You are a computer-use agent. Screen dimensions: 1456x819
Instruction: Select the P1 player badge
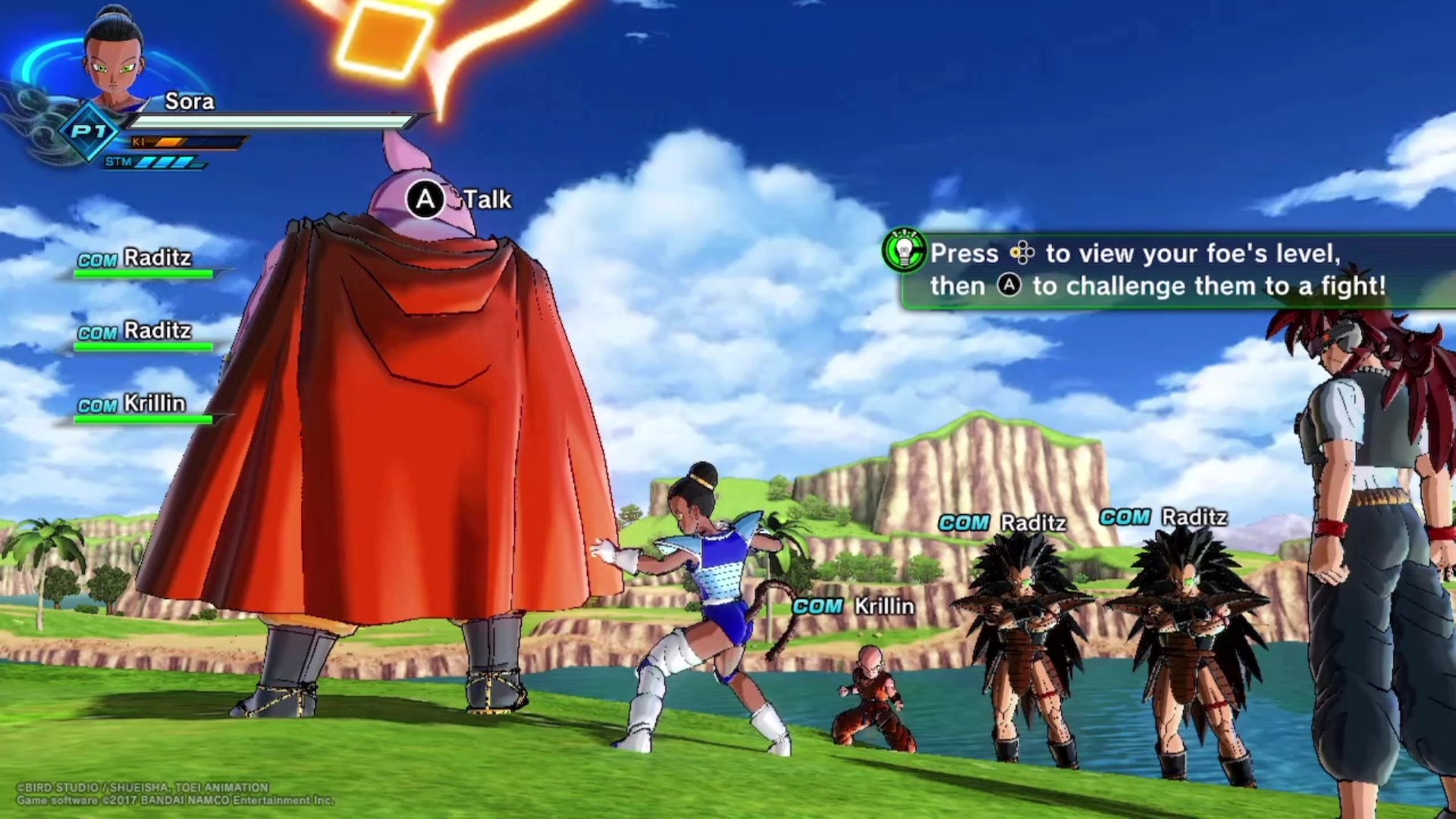pos(89,132)
